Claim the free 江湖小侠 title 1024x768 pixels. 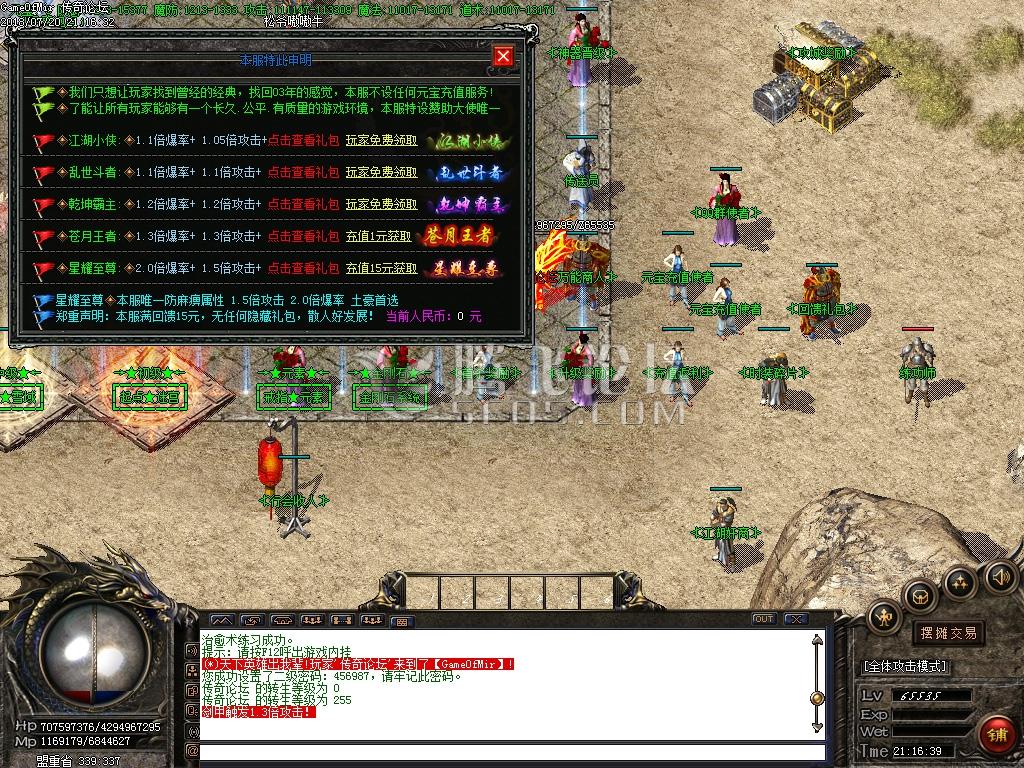click(382, 141)
